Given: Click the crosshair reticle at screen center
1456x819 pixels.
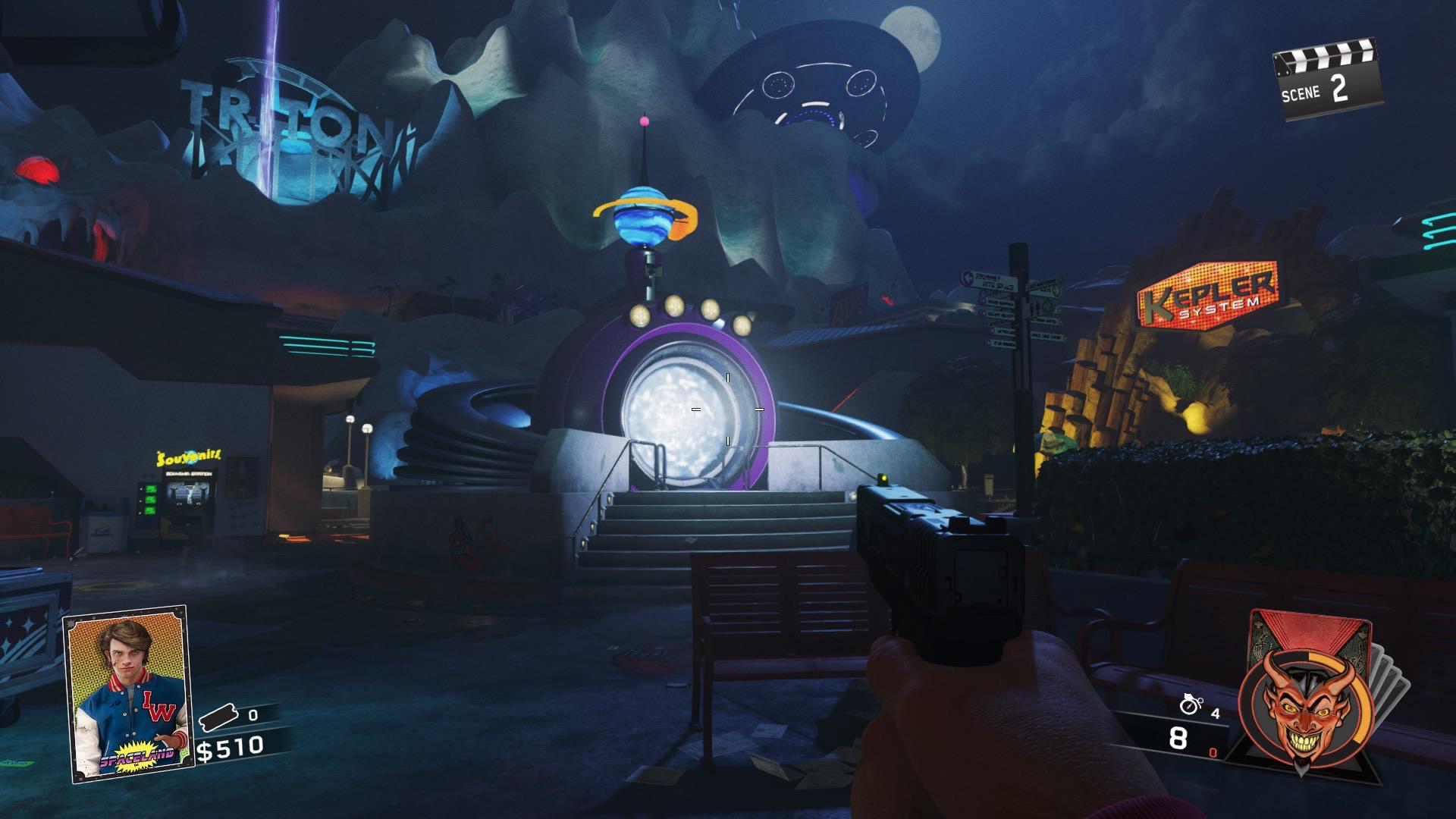Looking at the screenshot, I should [726, 409].
